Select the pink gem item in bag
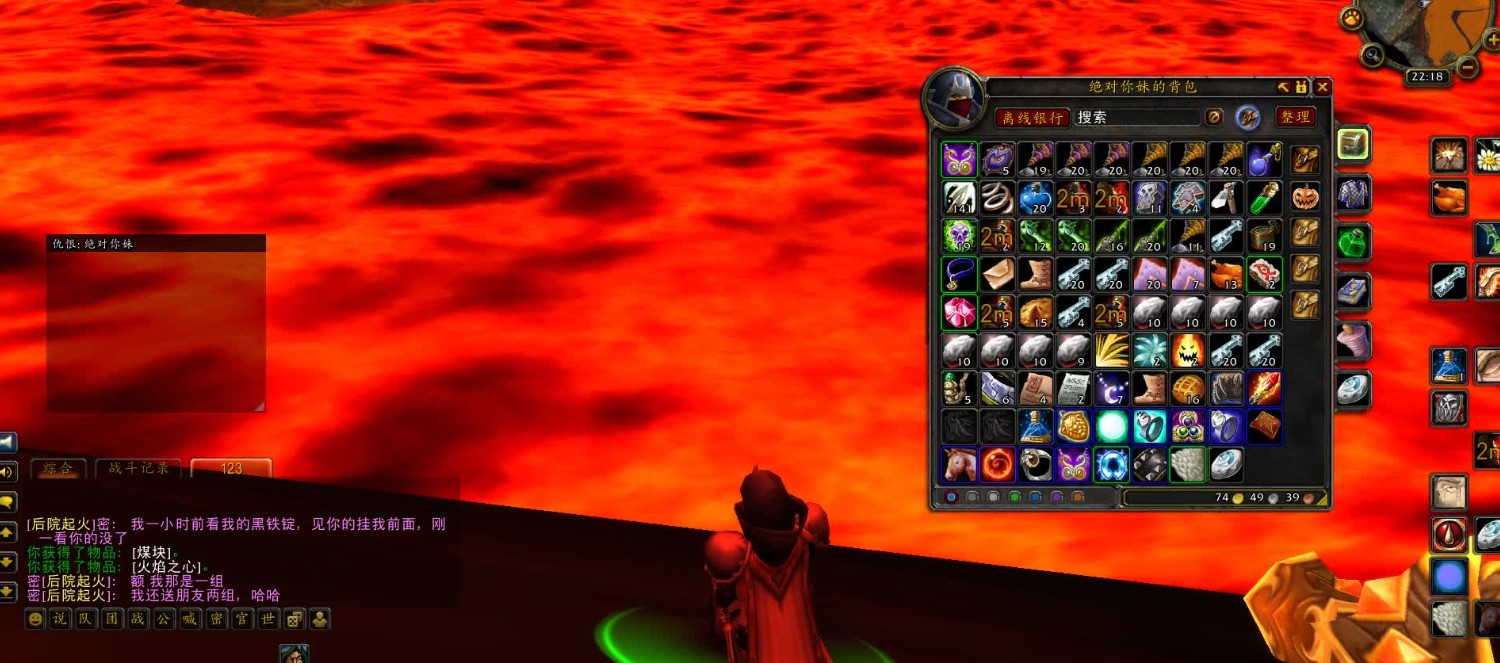Screen dimensions: 1500x663 959,312
